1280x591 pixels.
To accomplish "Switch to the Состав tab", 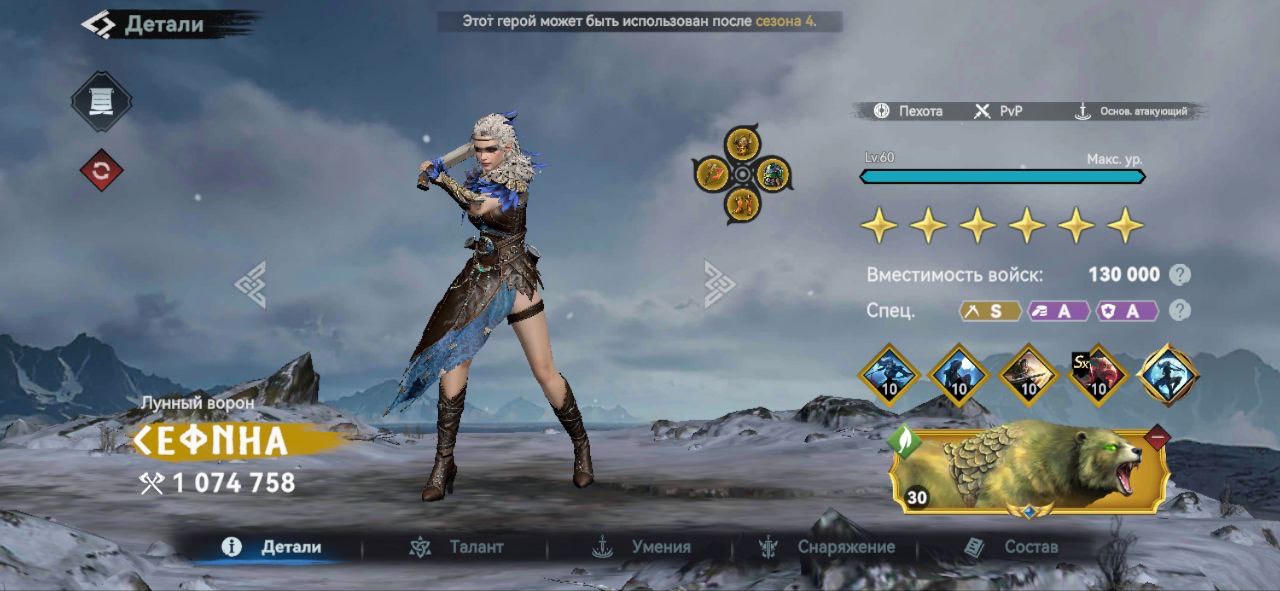I will click(x=1010, y=547).
